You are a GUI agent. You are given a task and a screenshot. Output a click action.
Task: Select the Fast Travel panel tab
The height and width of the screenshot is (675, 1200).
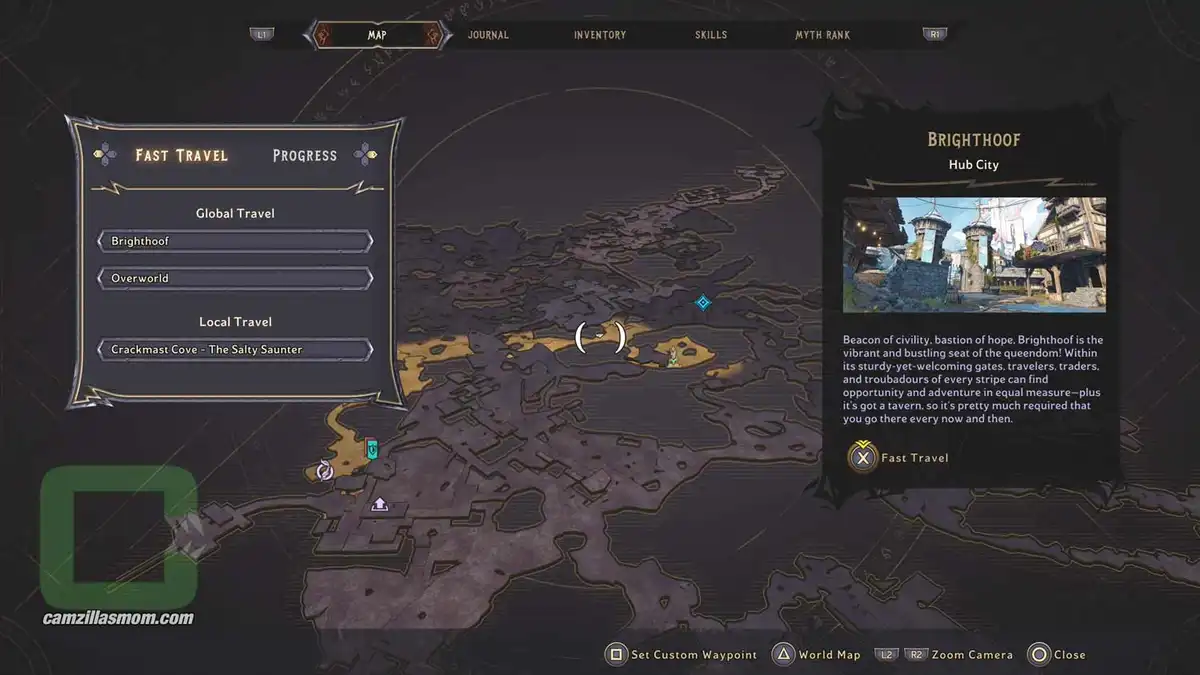click(x=182, y=155)
